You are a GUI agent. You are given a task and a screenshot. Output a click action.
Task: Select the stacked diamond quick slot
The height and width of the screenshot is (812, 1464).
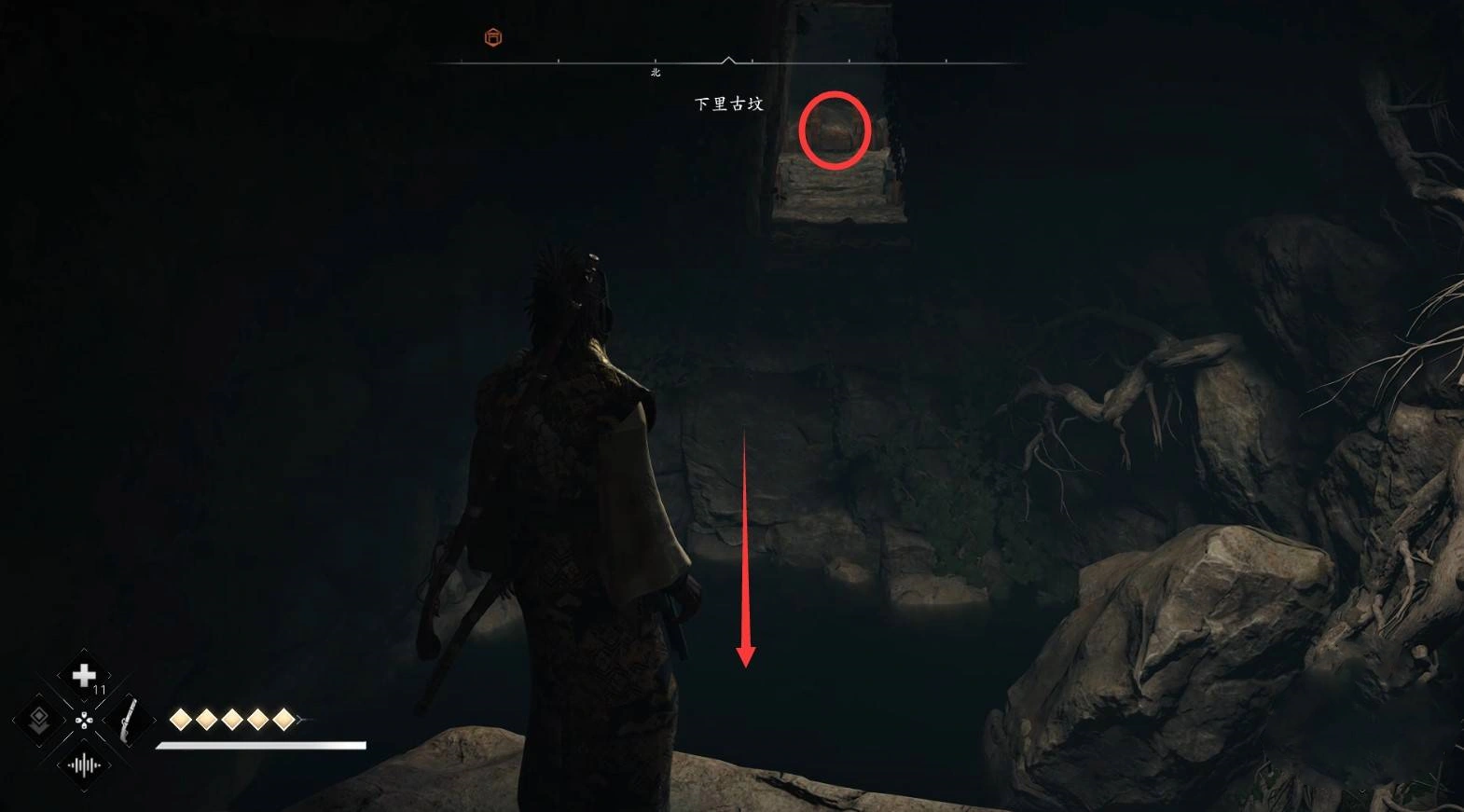[x=39, y=721]
